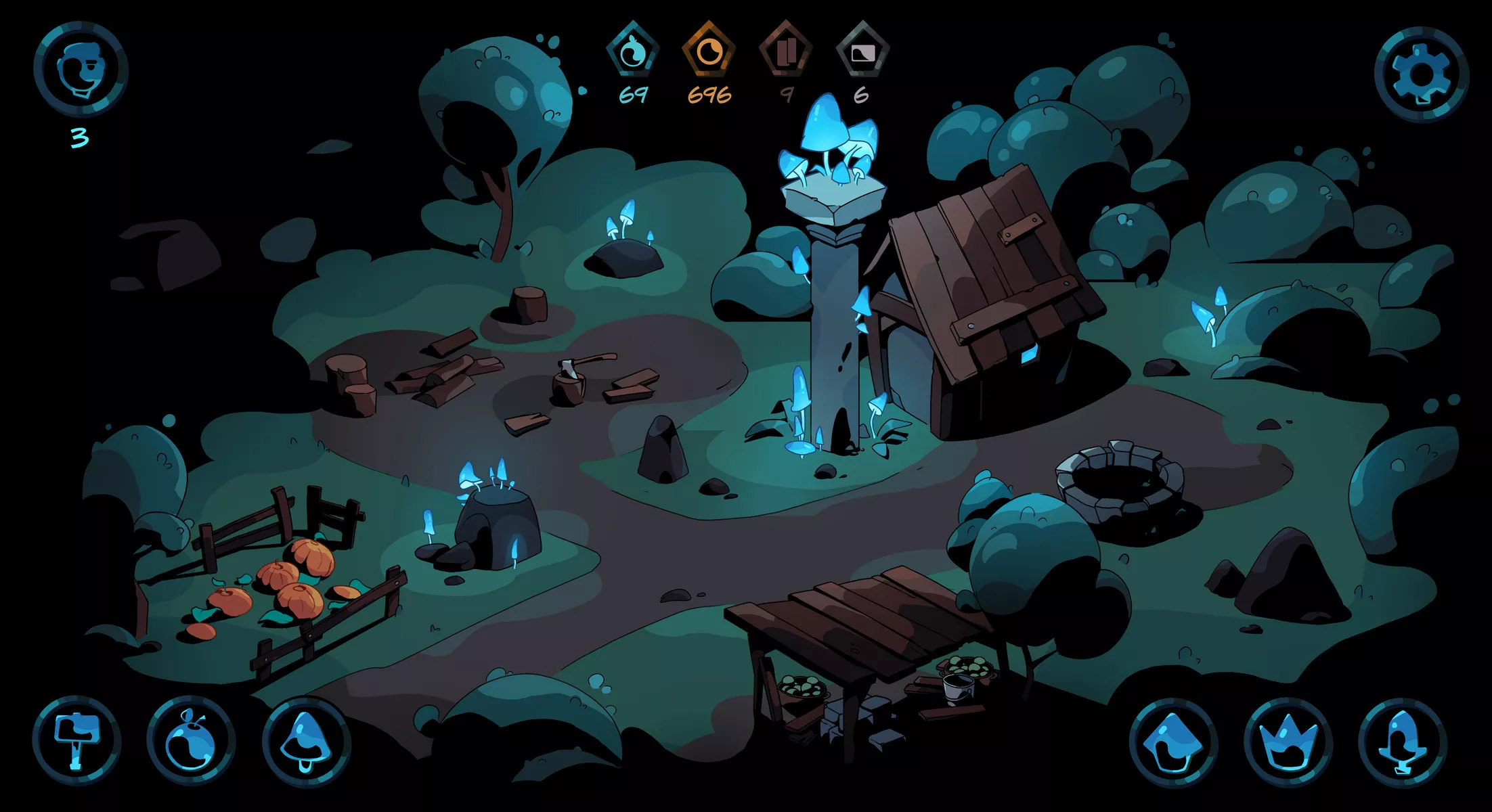This screenshot has width=1492, height=812.
Task: Open the house building button
Action: [x=1173, y=742]
